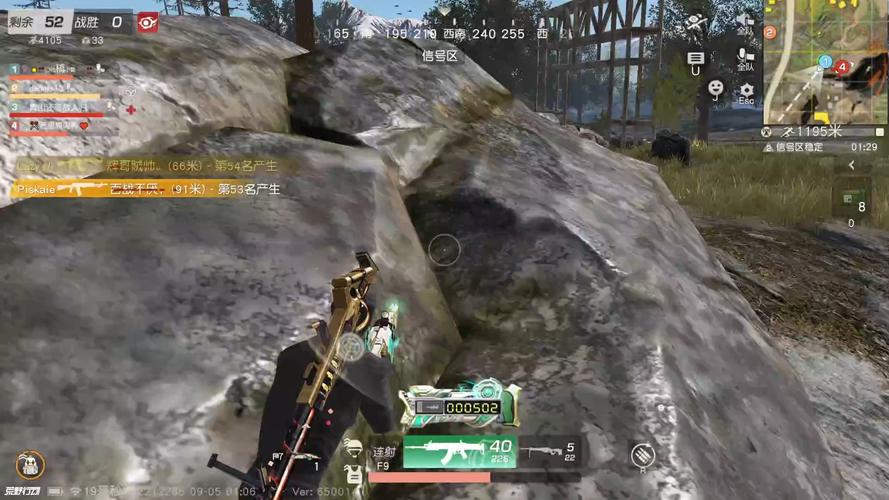The width and height of the screenshot is (889, 500).
Task: Toggle the red eye spectator icon
Action: [x=148, y=22]
